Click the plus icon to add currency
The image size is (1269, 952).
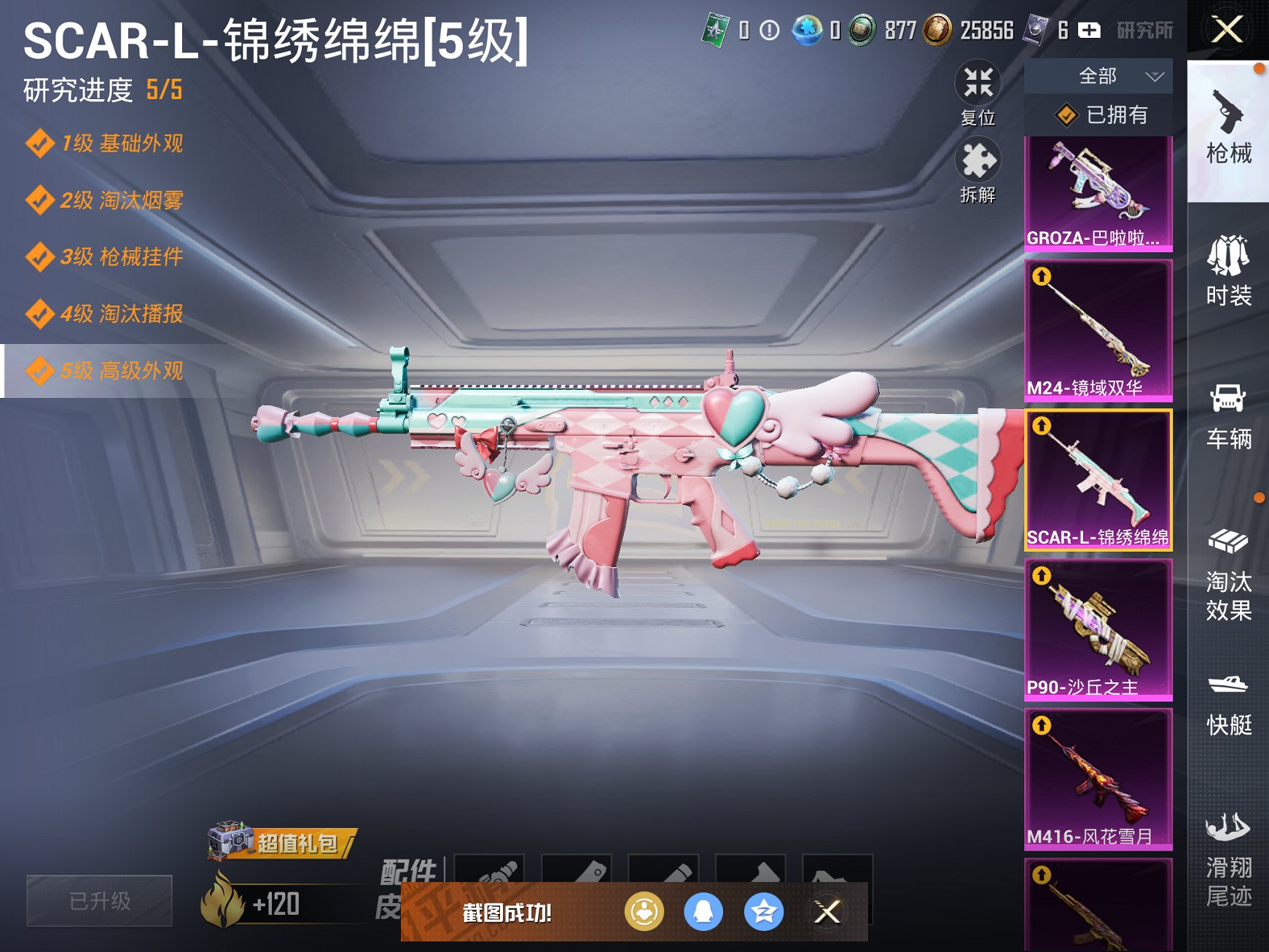[1088, 31]
